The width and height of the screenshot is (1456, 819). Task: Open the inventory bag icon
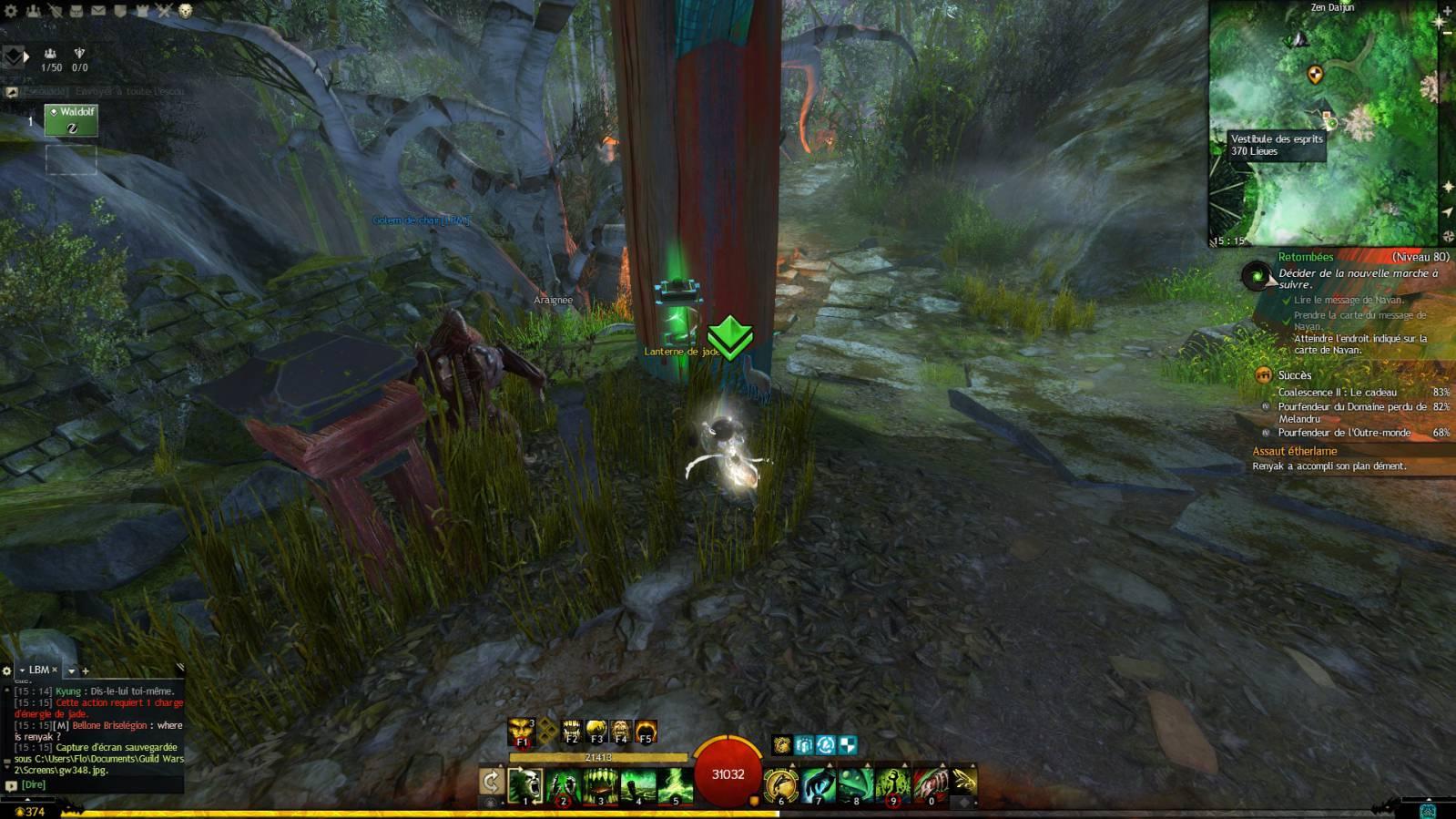(76, 11)
